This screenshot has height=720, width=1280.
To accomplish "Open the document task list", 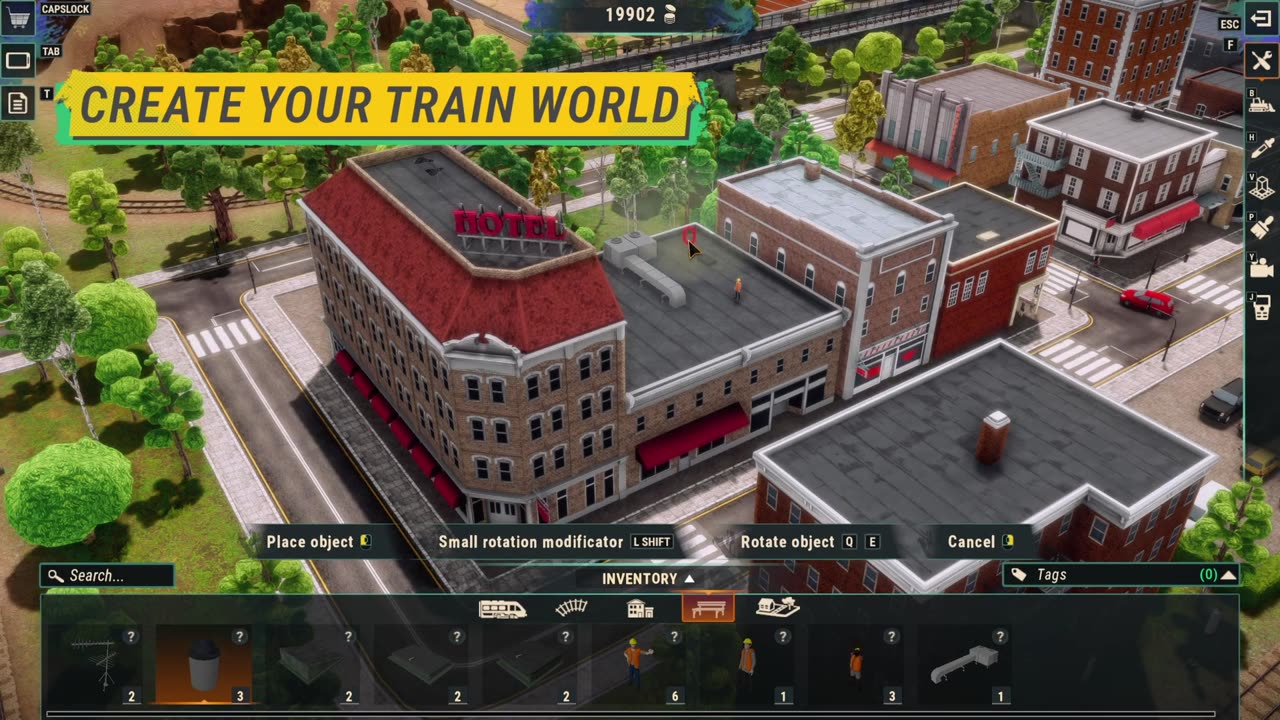I will tap(18, 103).
